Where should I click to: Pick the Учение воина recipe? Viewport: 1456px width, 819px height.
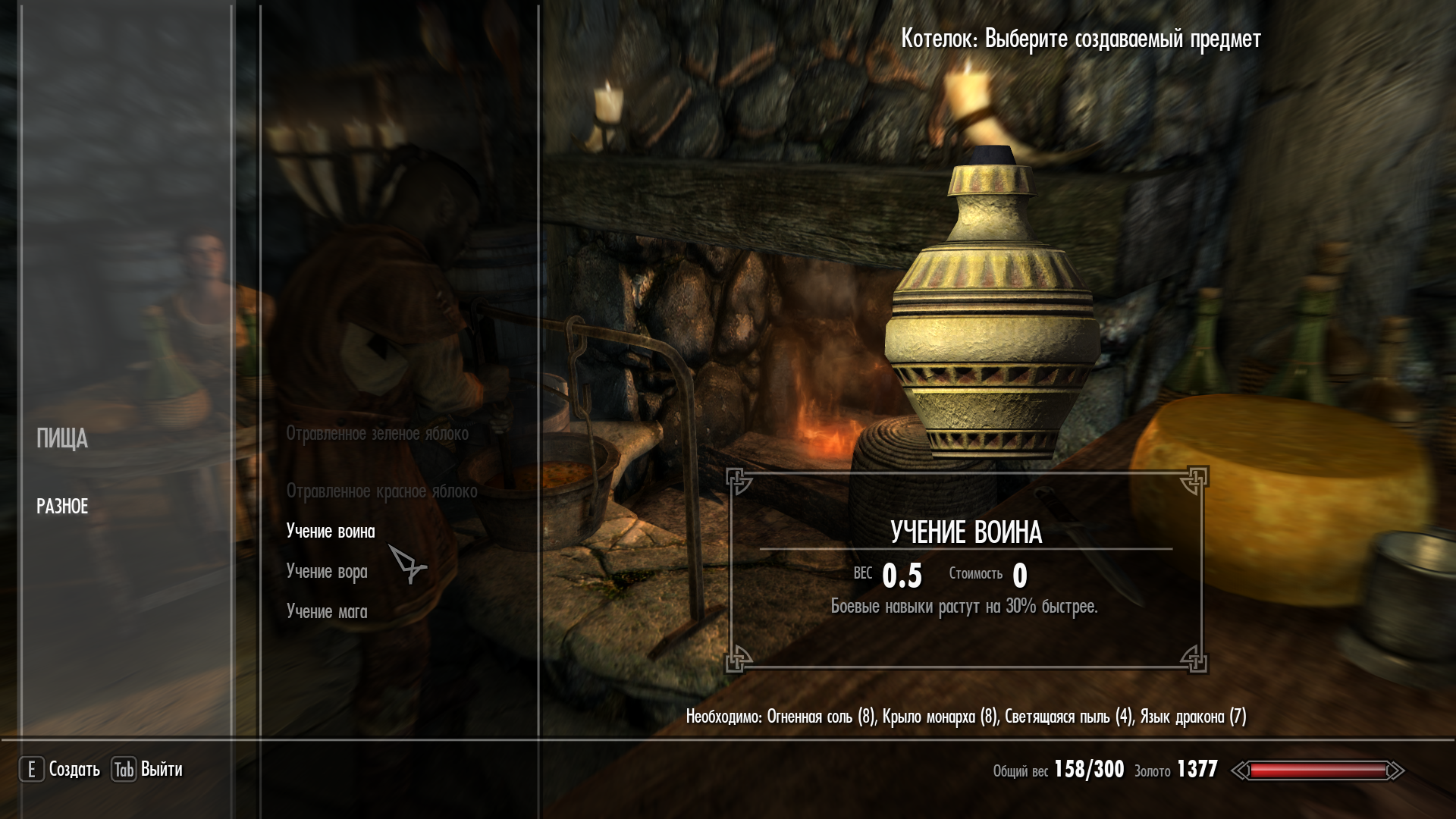click(x=331, y=532)
